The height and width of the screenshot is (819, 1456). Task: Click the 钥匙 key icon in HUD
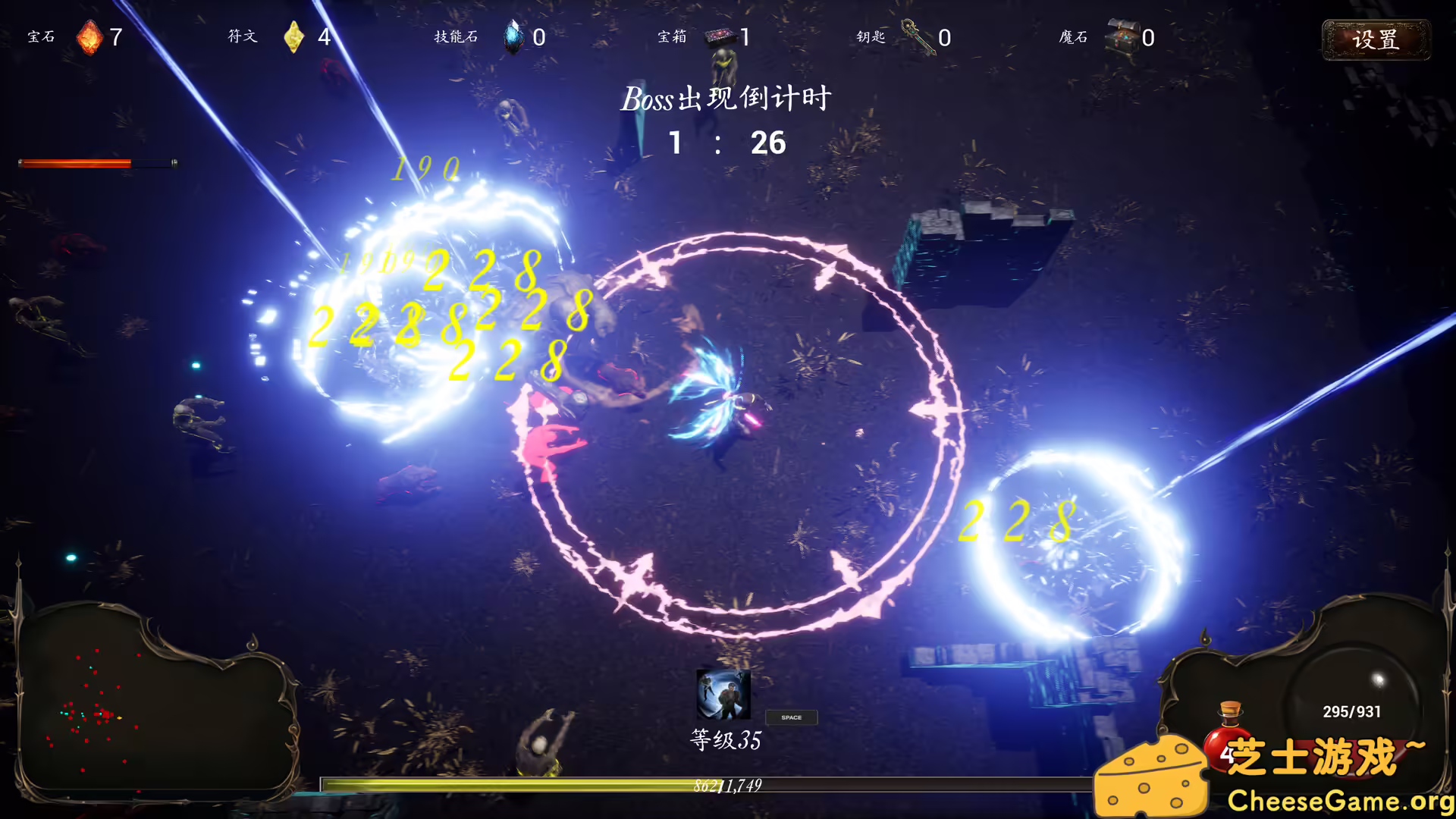pos(916,36)
